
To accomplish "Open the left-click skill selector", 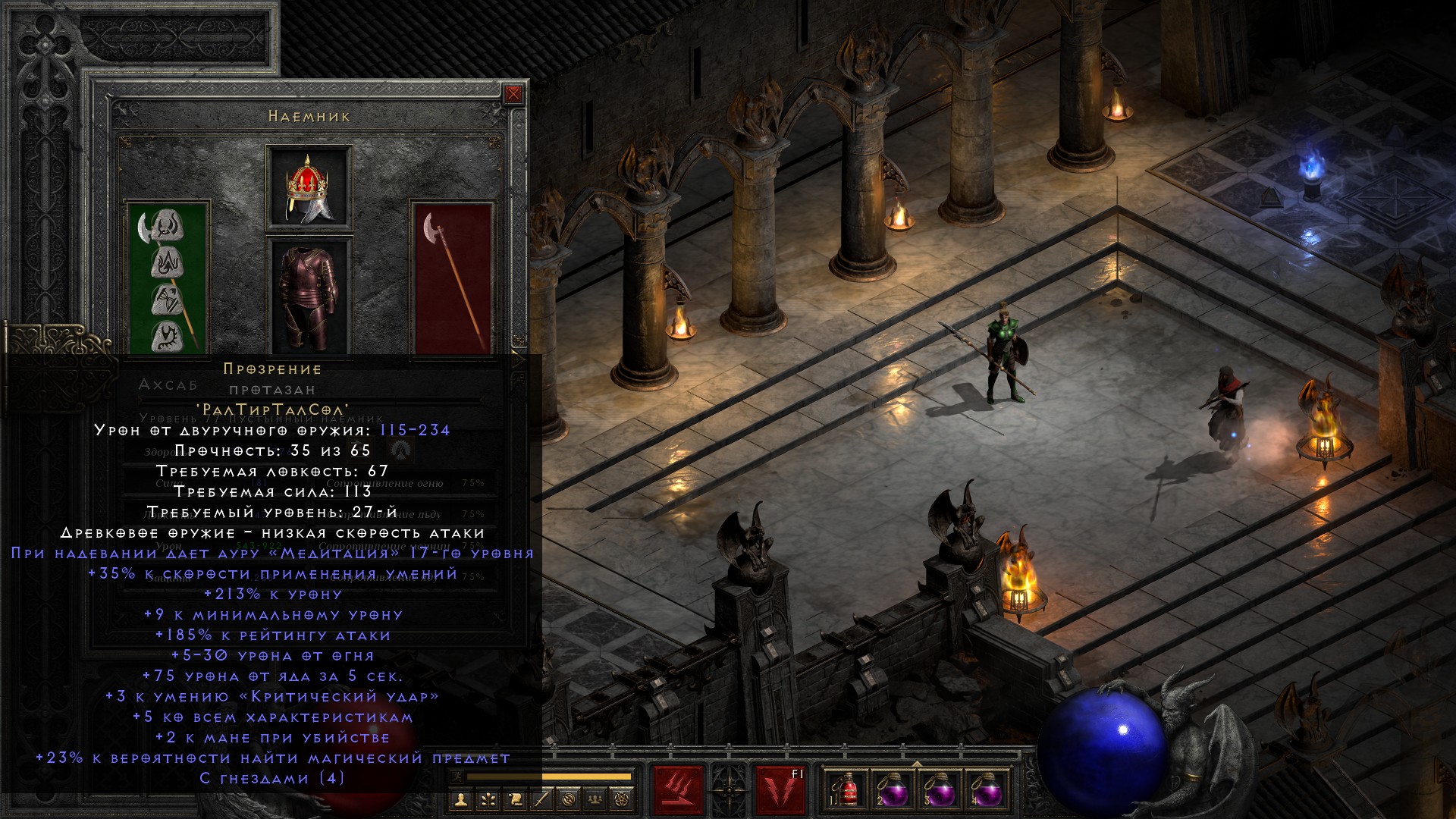I will [679, 791].
